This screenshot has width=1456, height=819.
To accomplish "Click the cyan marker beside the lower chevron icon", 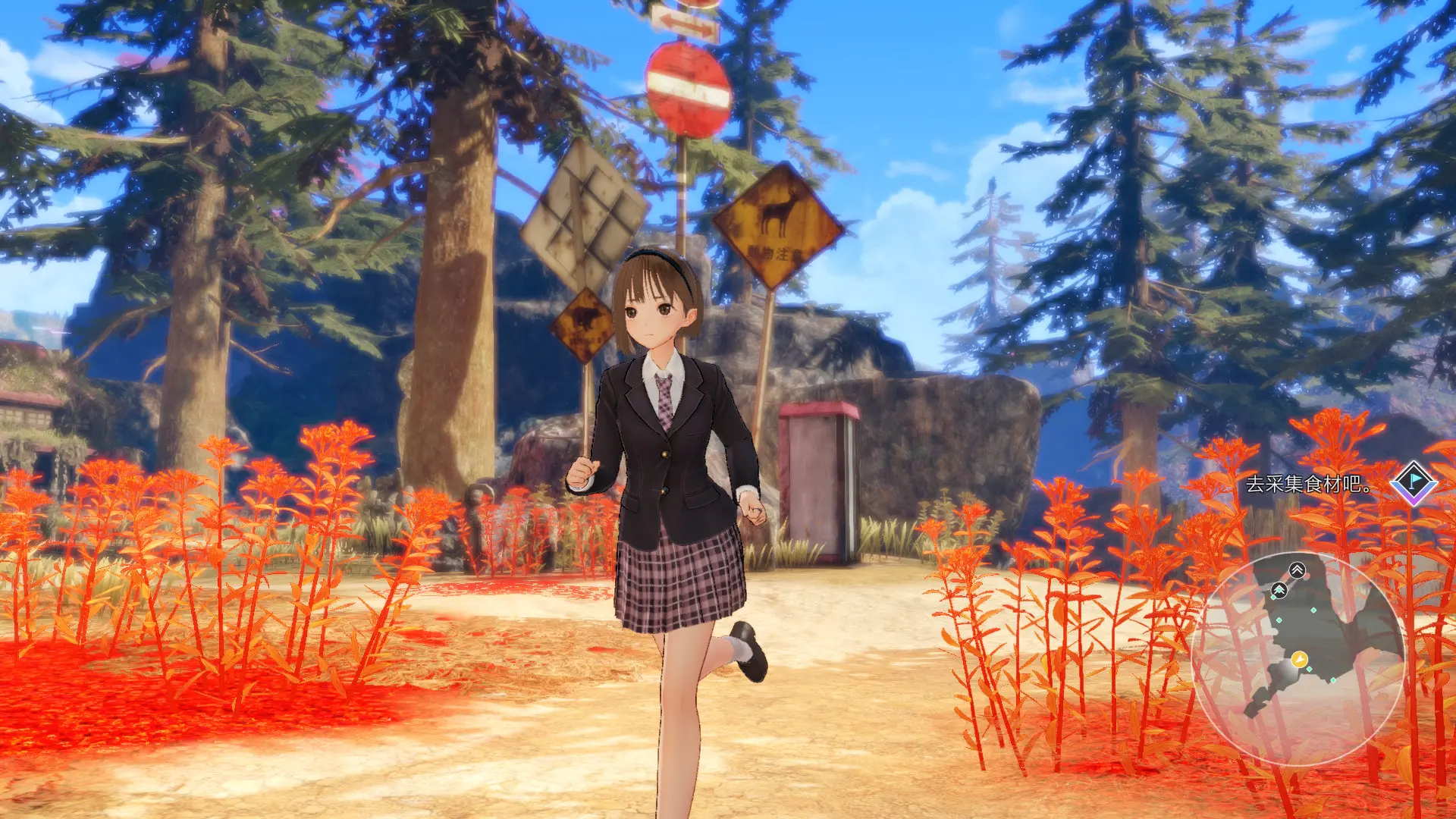I will [x=1274, y=596].
